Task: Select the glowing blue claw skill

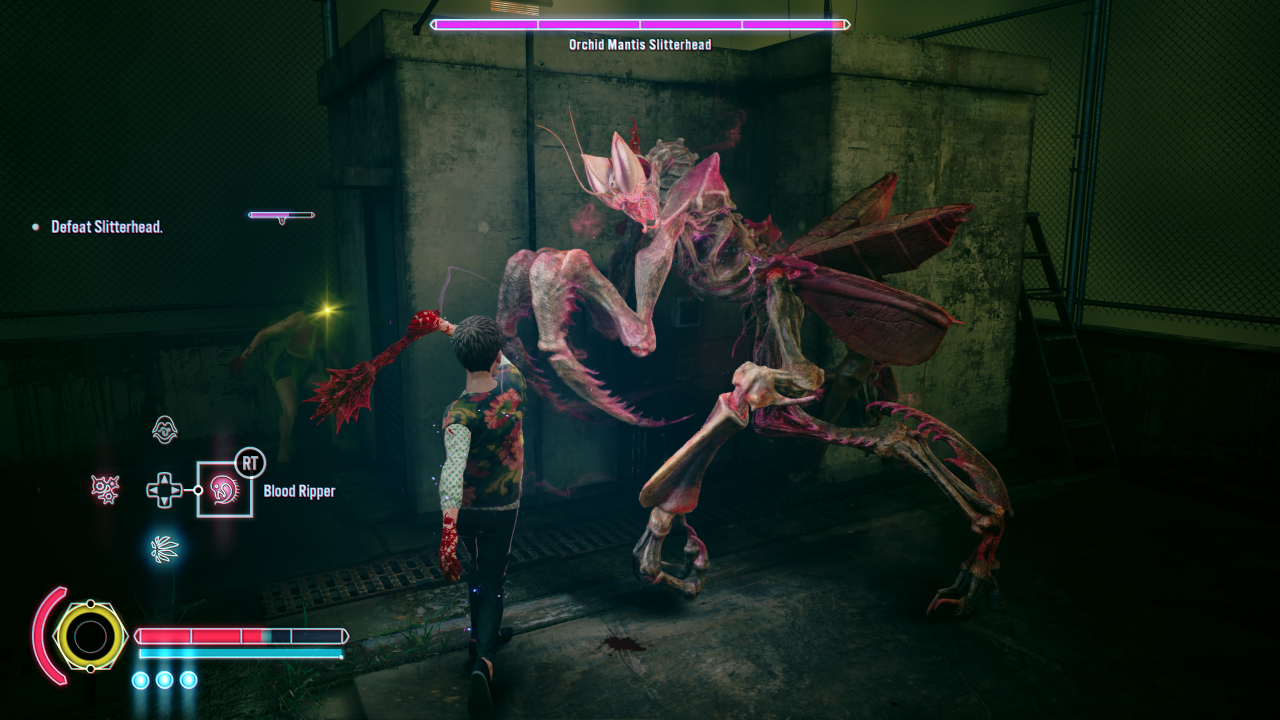Action: pyautogui.click(x=164, y=548)
